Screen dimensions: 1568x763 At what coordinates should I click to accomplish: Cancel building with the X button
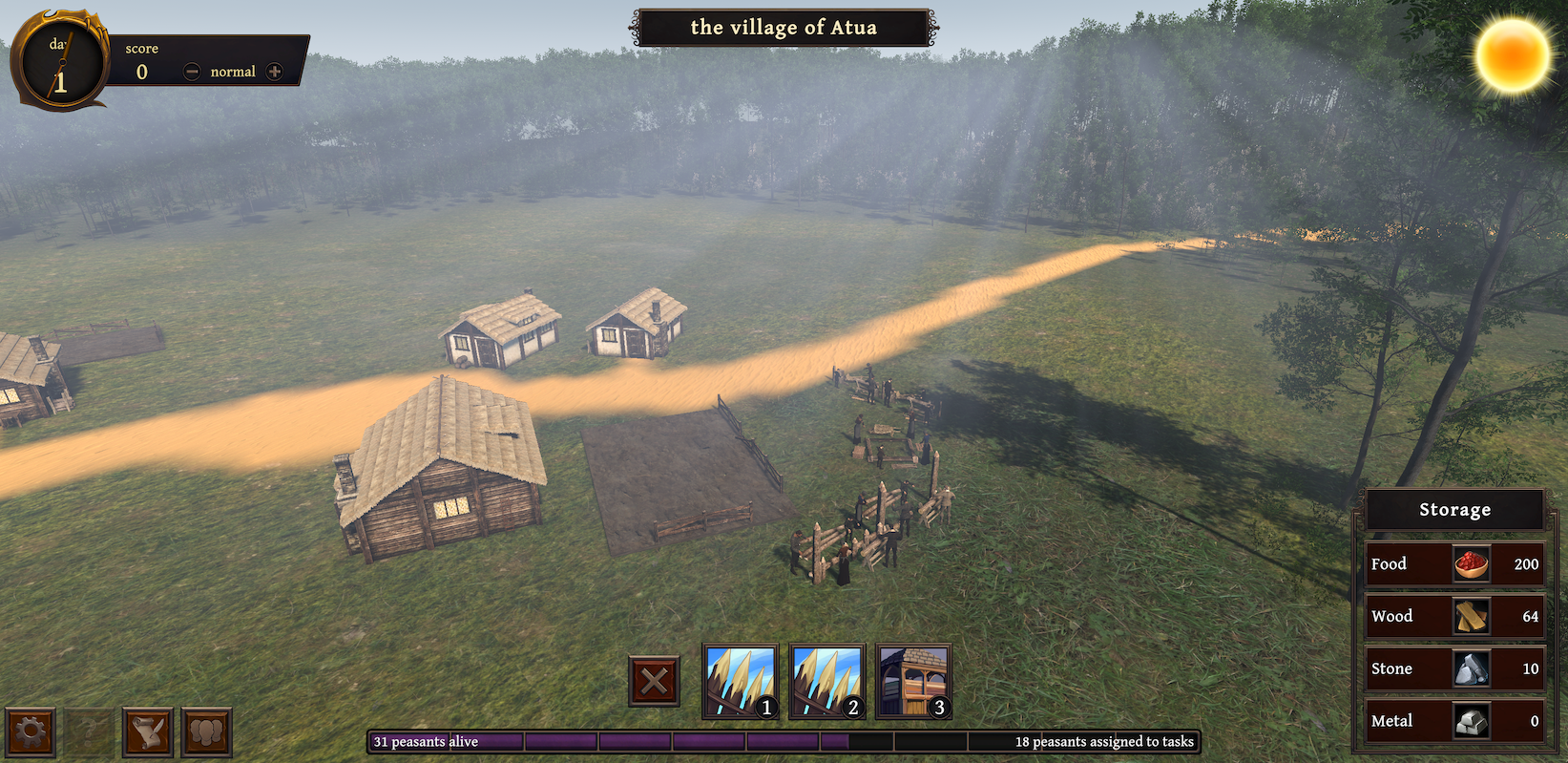(655, 681)
